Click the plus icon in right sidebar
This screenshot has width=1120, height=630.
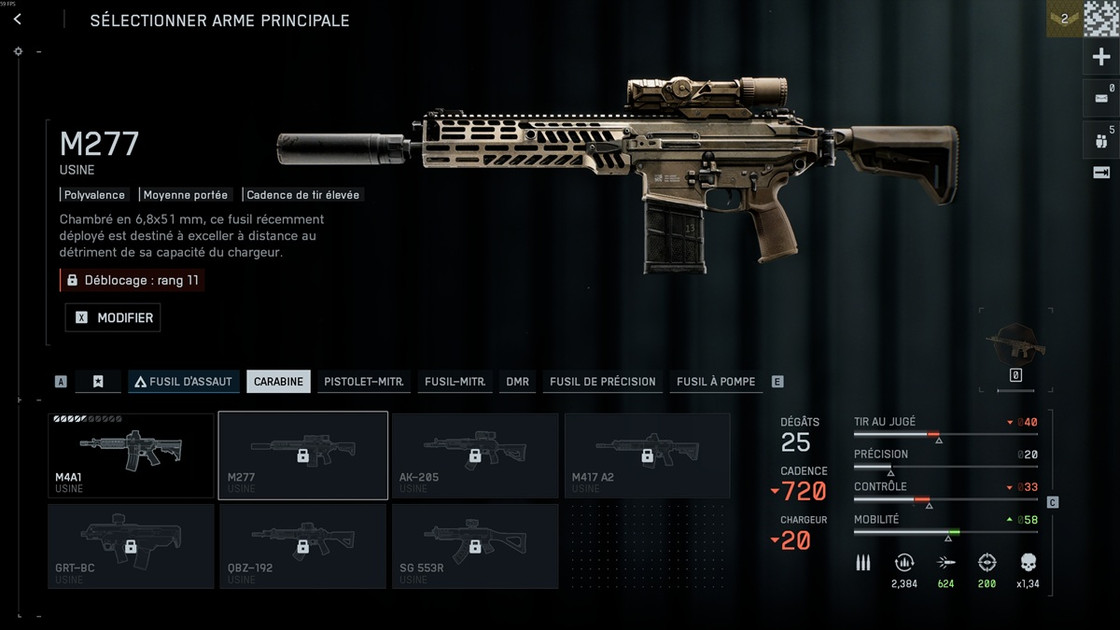[1101, 57]
